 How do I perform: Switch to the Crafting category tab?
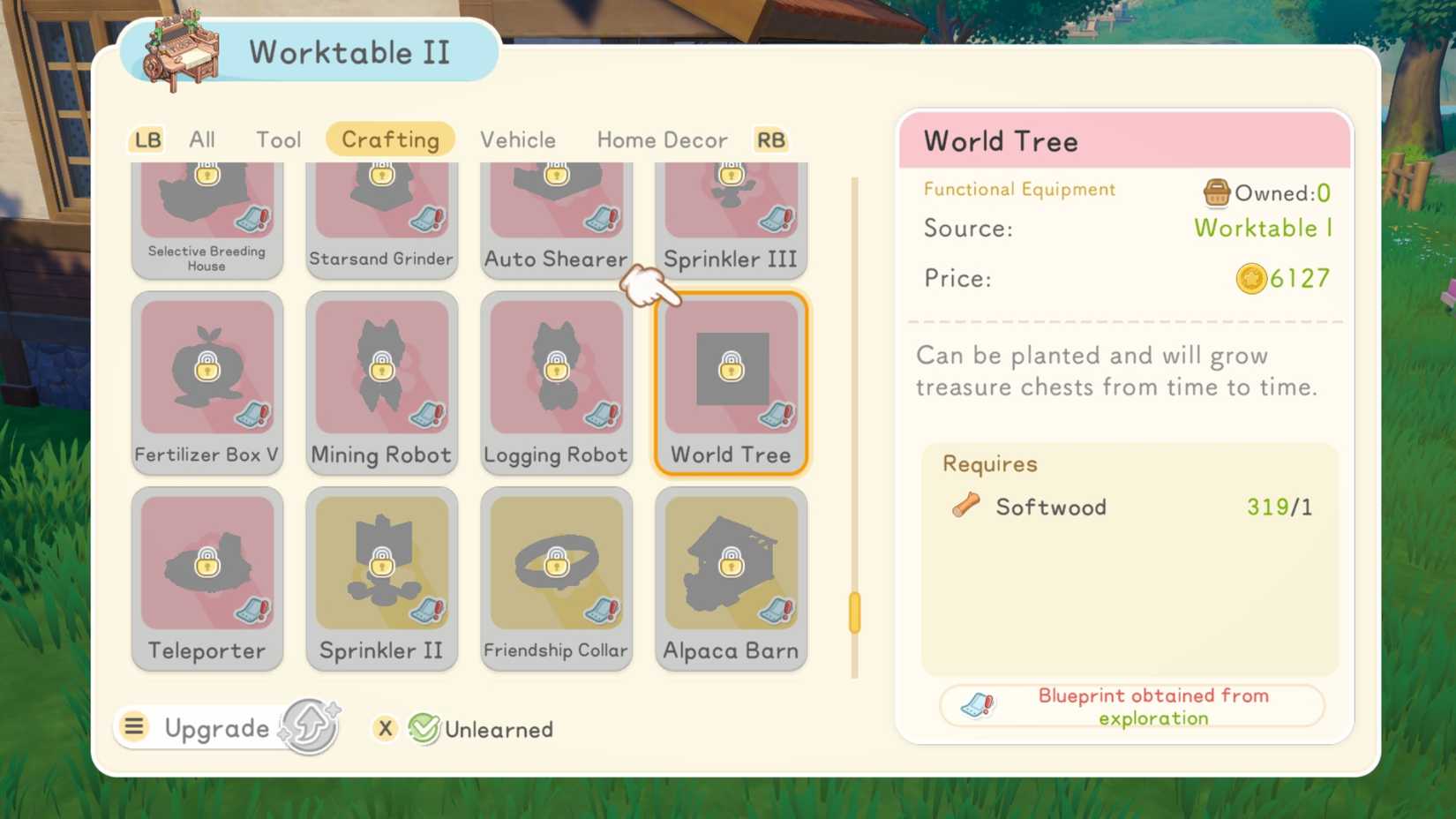(x=390, y=139)
